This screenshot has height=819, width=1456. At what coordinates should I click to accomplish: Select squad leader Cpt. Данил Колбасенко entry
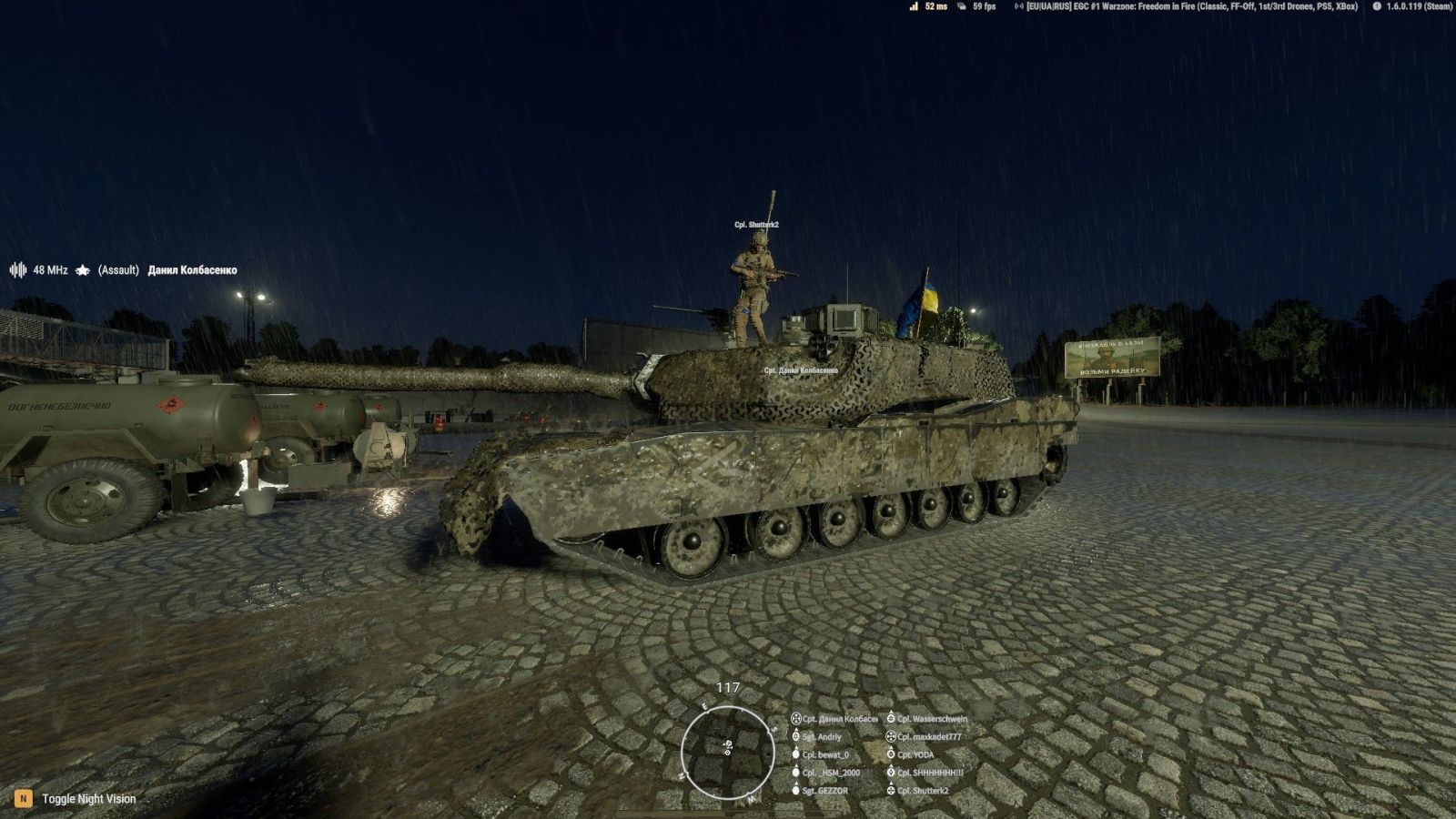click(x=839, y=719)
